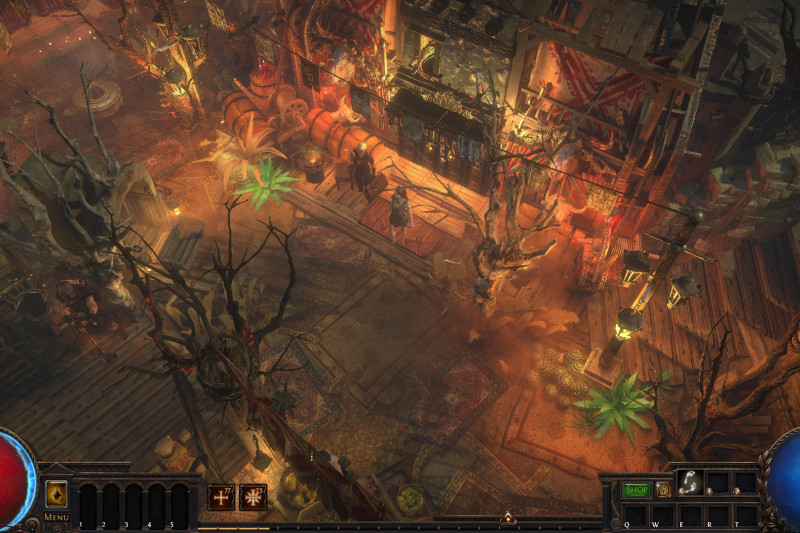The image size is (800, 533).
Task: Click the small arrow tab above the experience bar
Action: [x=508, y=518]
